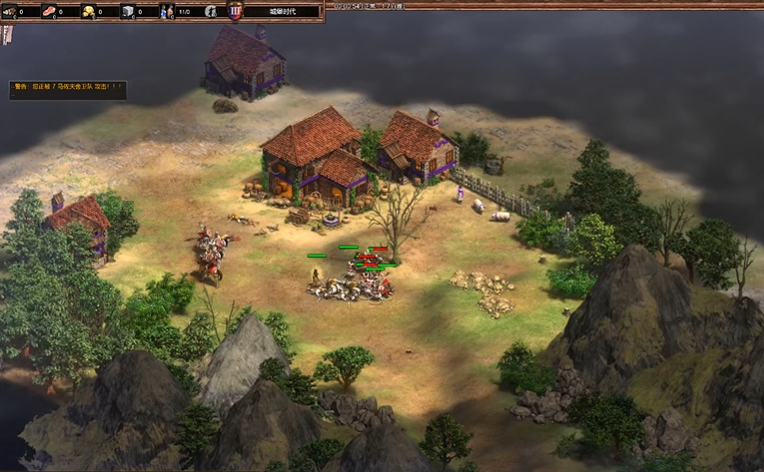Click the wood resource icon
Screen dimensions: 764x472
coord(8,12)
